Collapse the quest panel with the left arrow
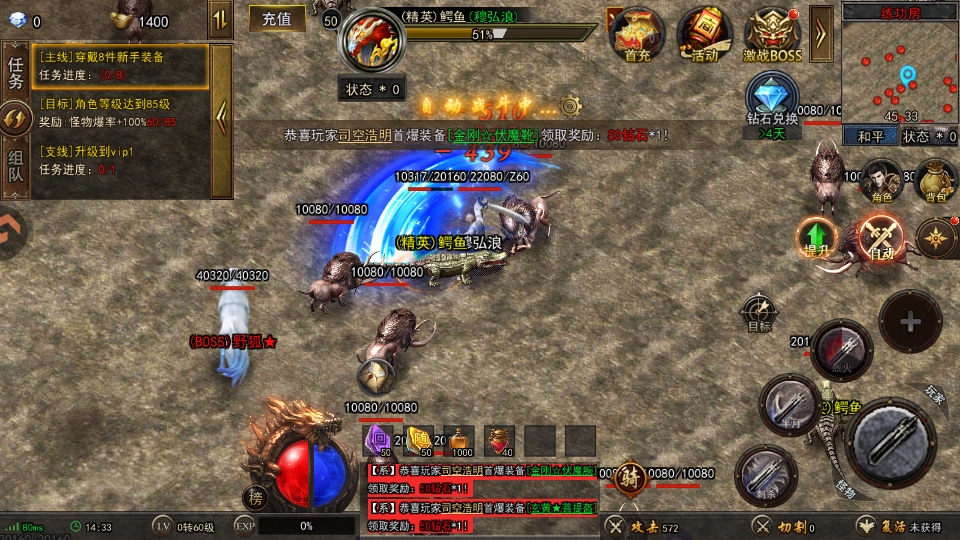This screenshot has height=540, width=960. [x=222, y=118]
